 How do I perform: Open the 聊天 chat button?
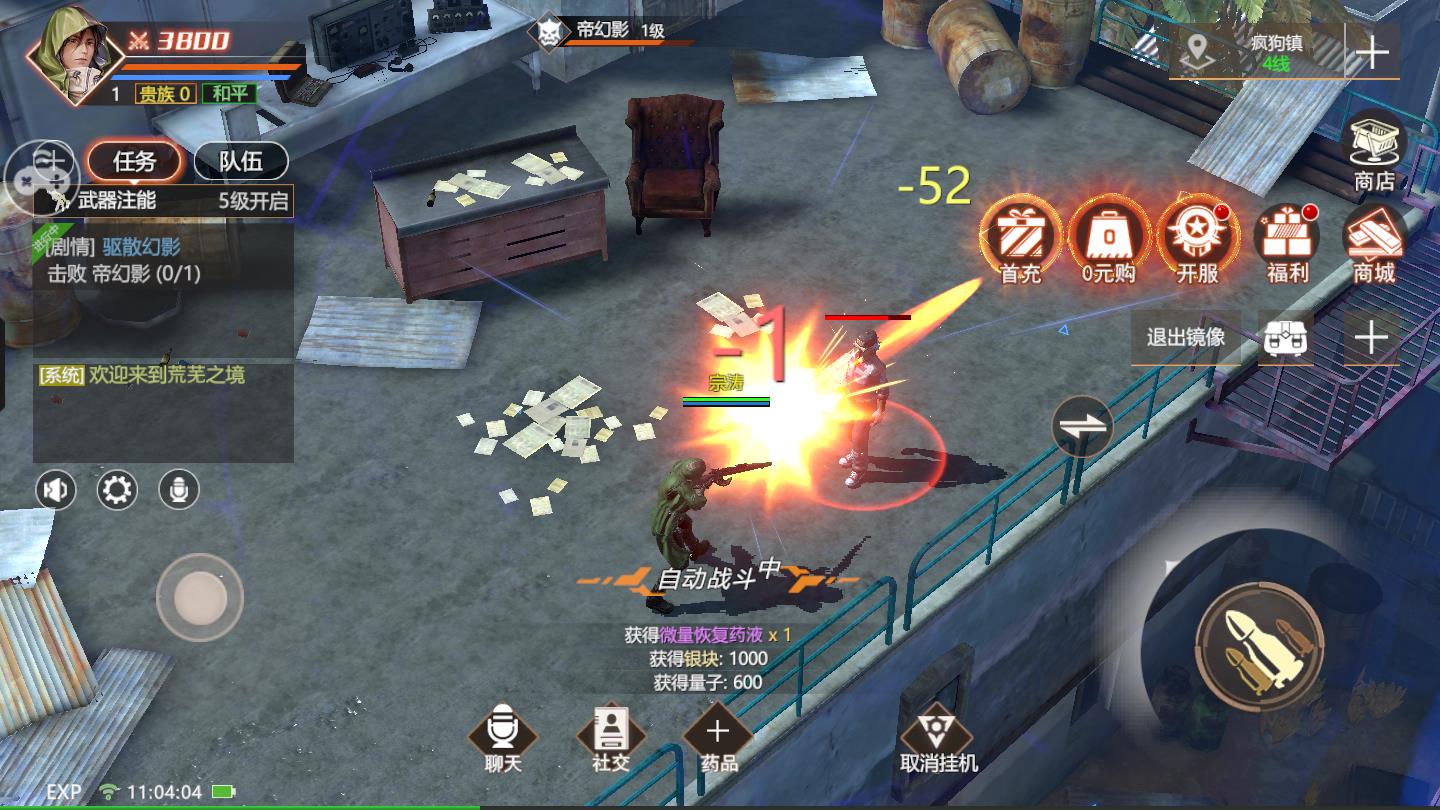[x=503, y=738]
